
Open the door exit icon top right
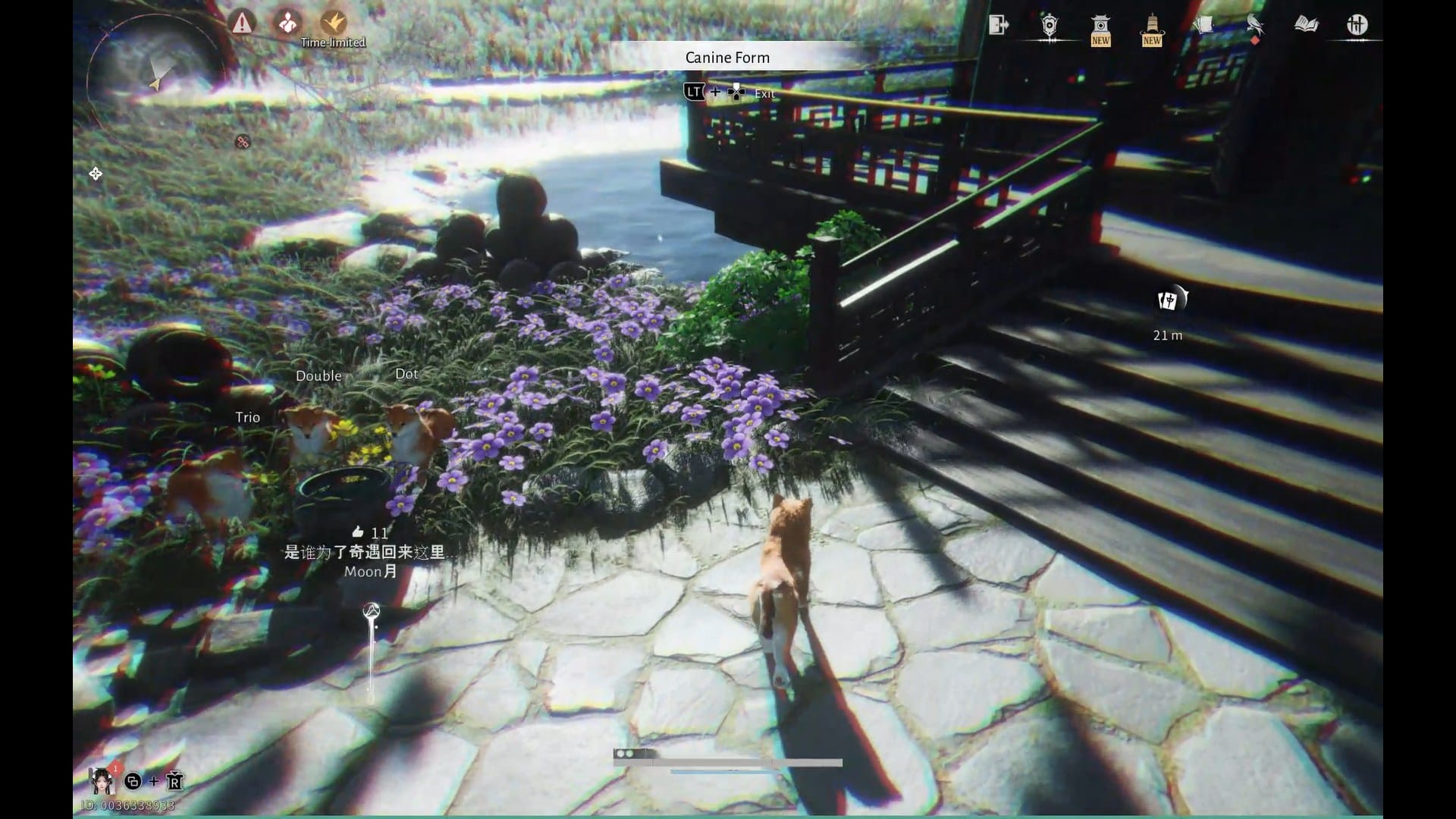click(998, 24)
